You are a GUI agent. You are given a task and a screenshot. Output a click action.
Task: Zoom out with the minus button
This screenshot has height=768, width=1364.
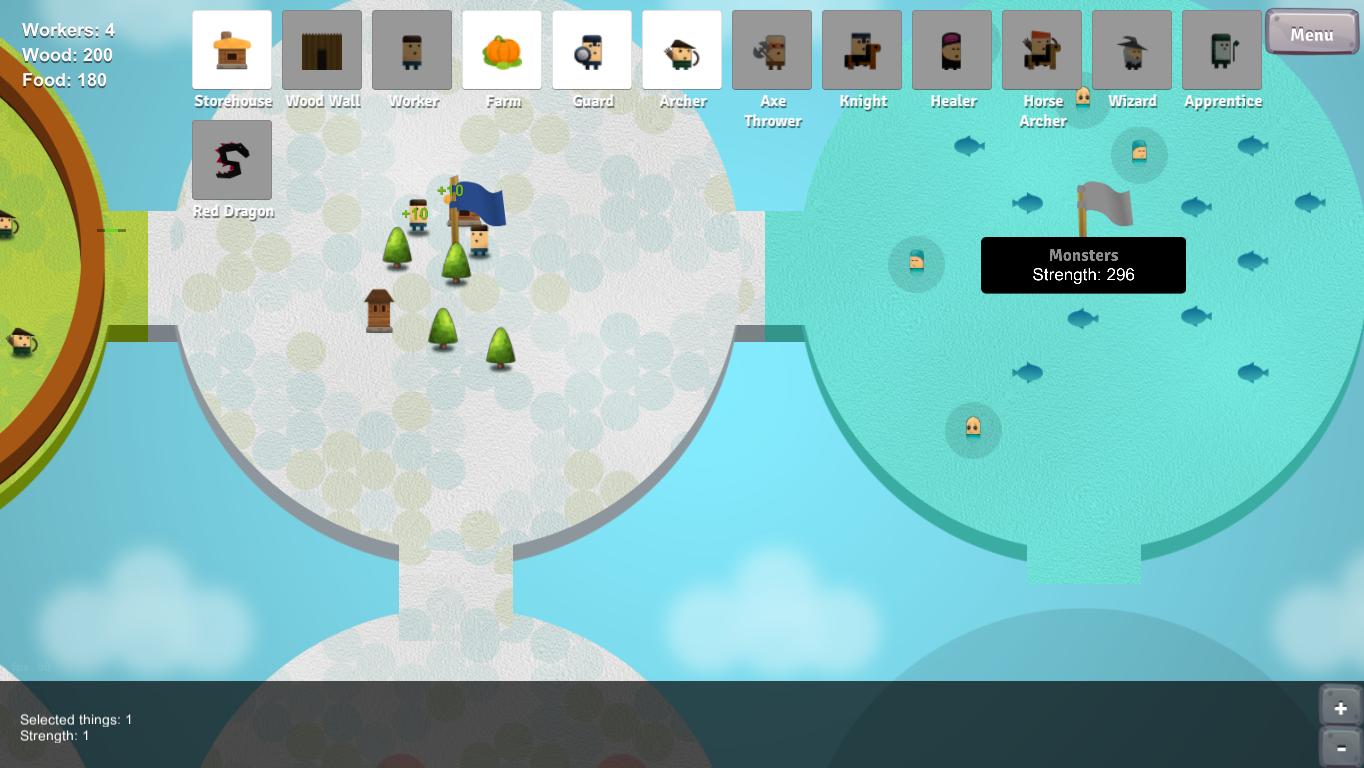(x=1340, y=747)
